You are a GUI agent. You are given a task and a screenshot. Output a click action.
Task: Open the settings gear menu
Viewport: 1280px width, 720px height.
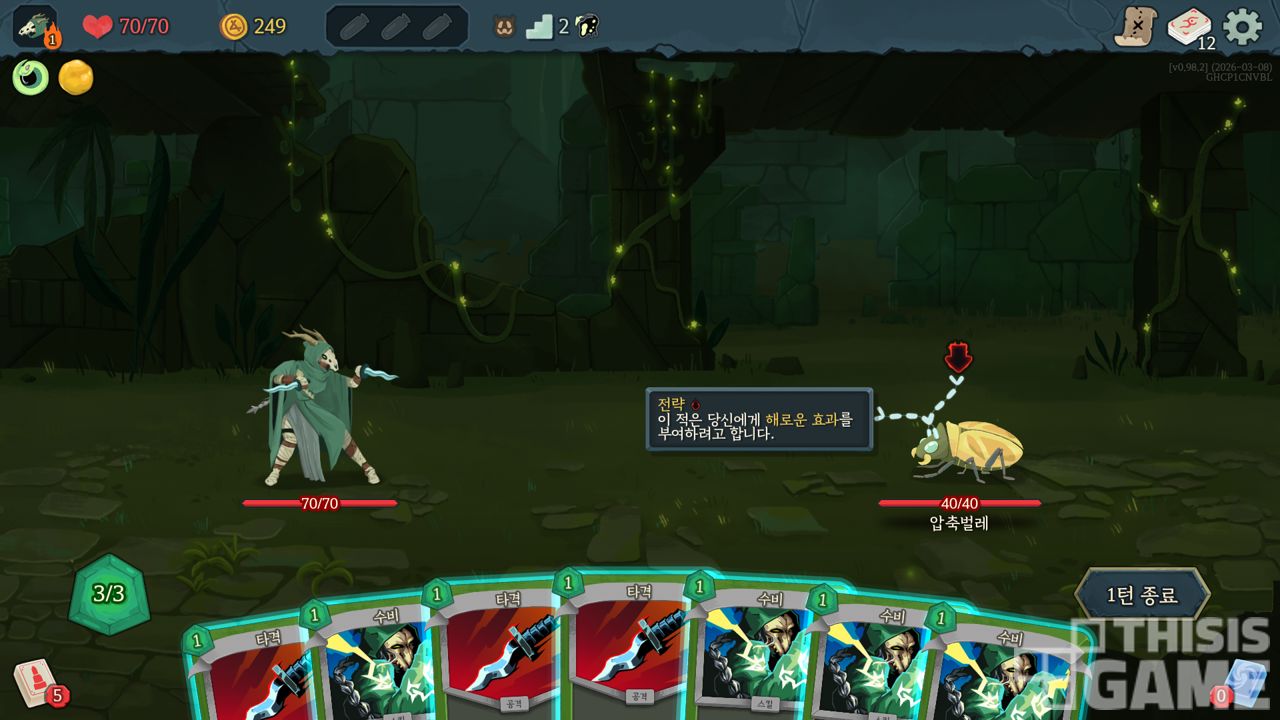1242,27
